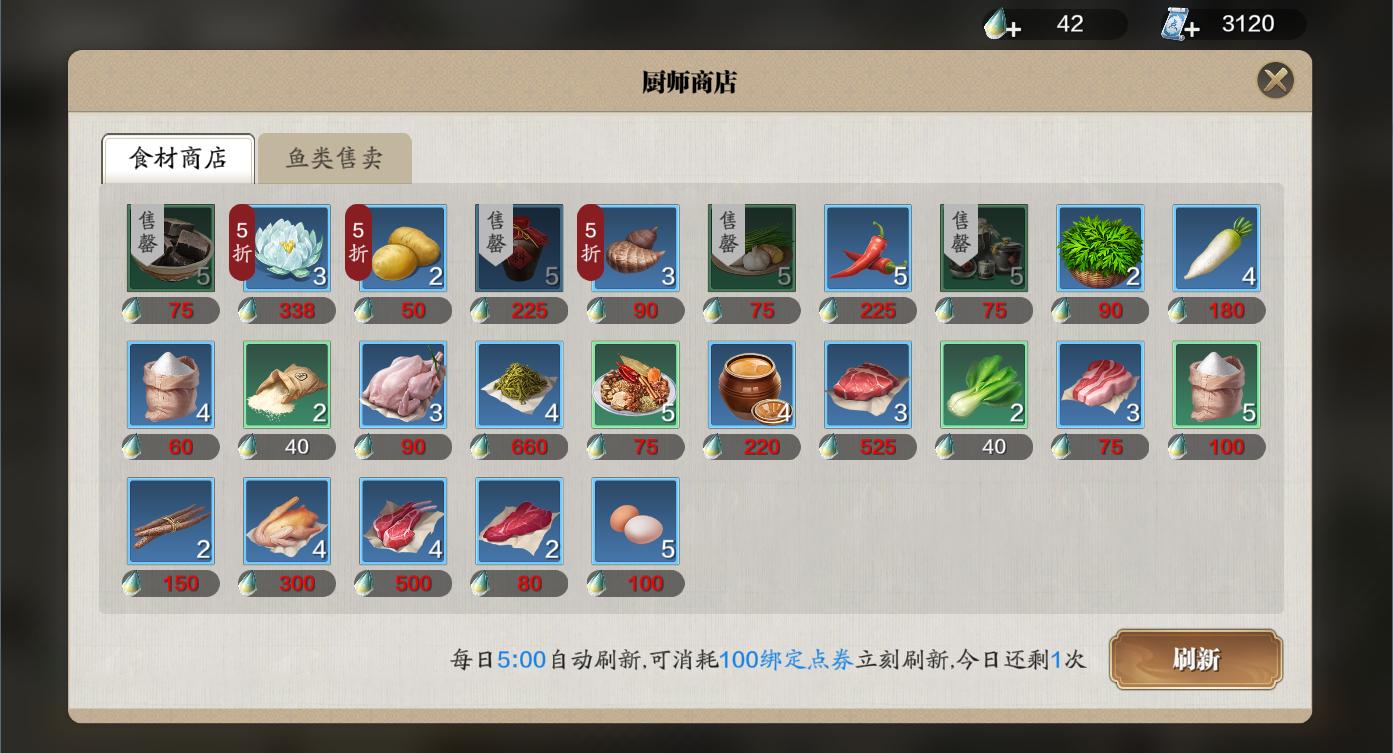This screenshot has width=1393, height=753.
Task: Select the eggs item priced 100
Action: pyautogui.click(x=634, y=520)
